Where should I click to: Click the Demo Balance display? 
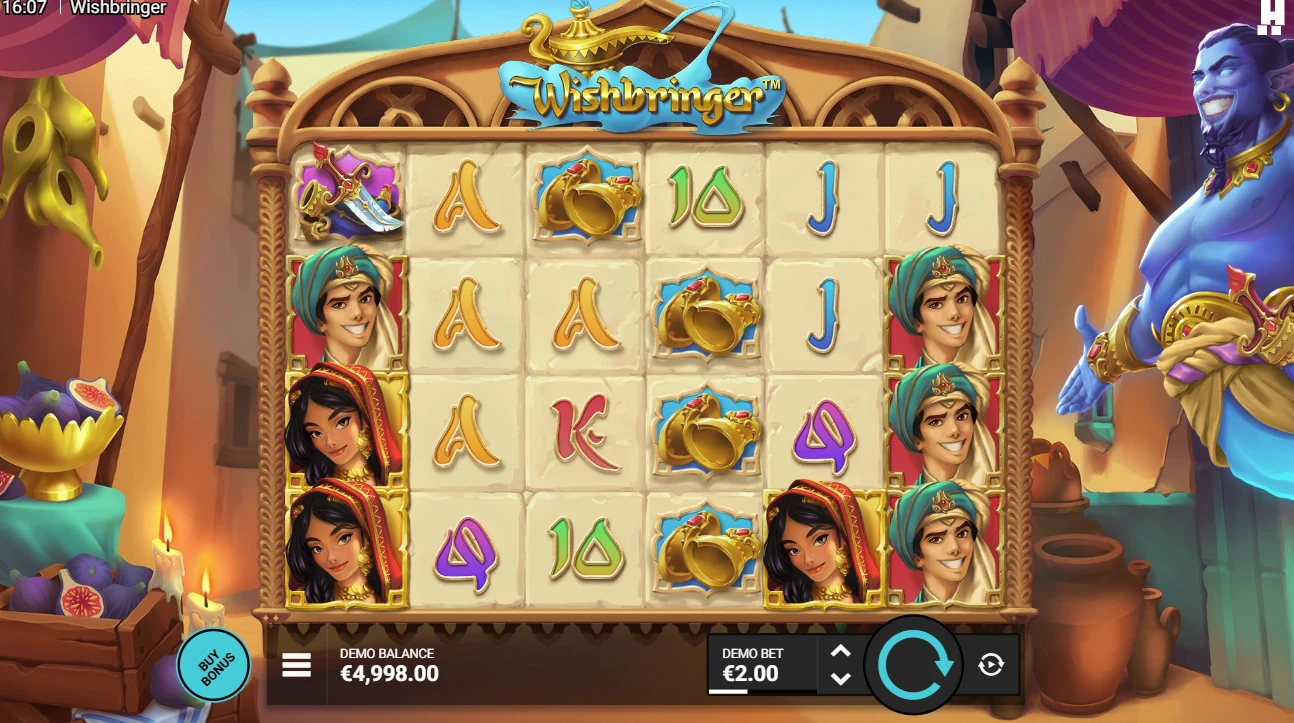click(387, 665)
